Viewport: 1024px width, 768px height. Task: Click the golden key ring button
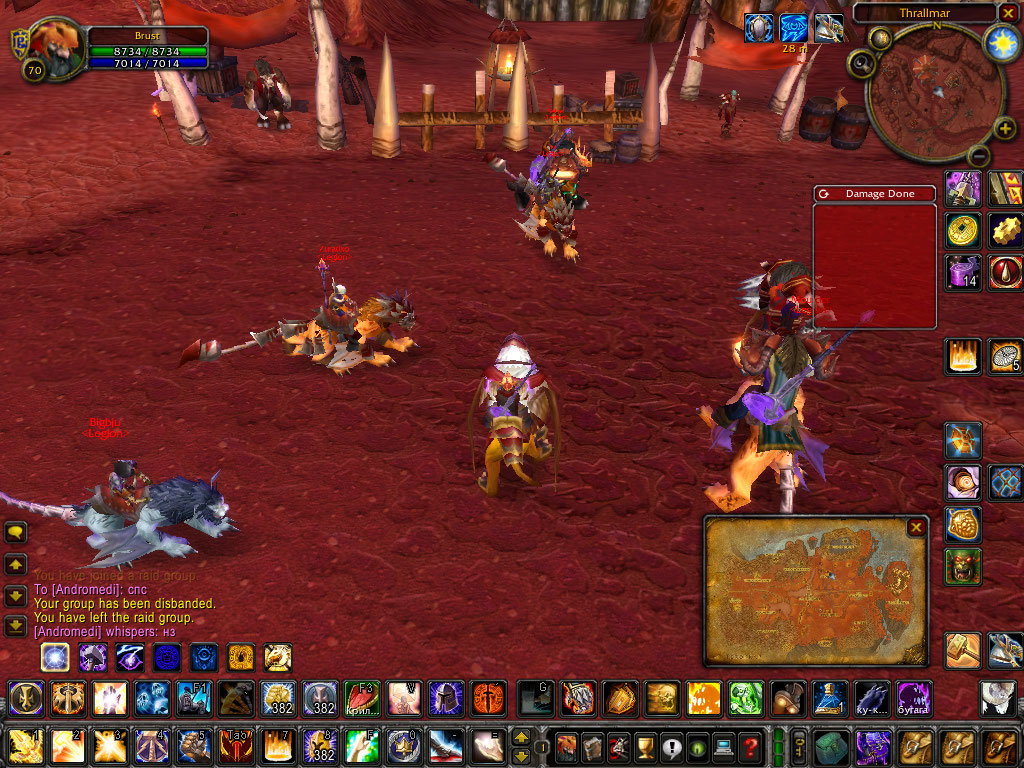[800, 746]
